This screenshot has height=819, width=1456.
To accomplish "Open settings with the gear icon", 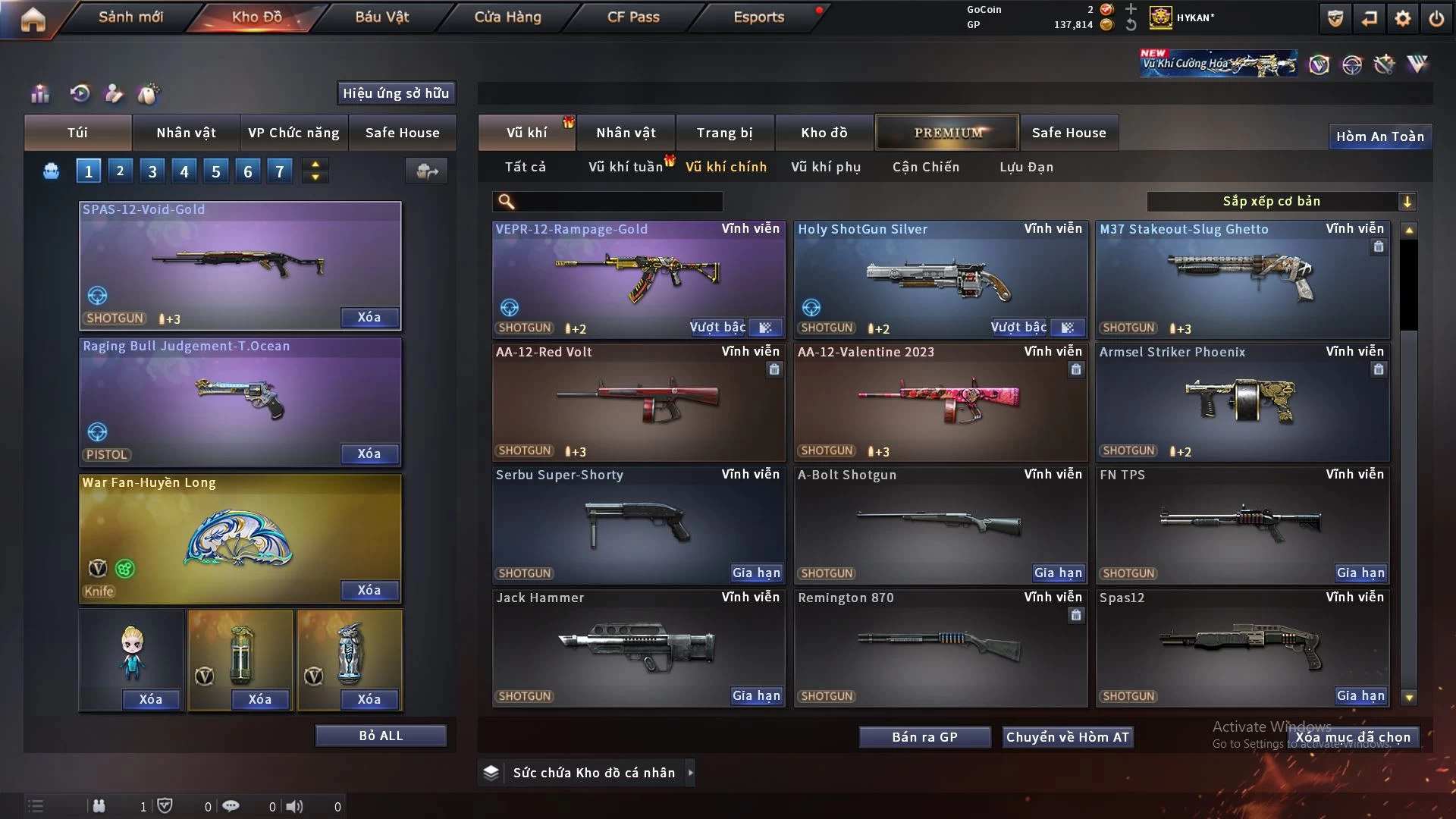I will pyautogui.click(x=1402, y=18).
